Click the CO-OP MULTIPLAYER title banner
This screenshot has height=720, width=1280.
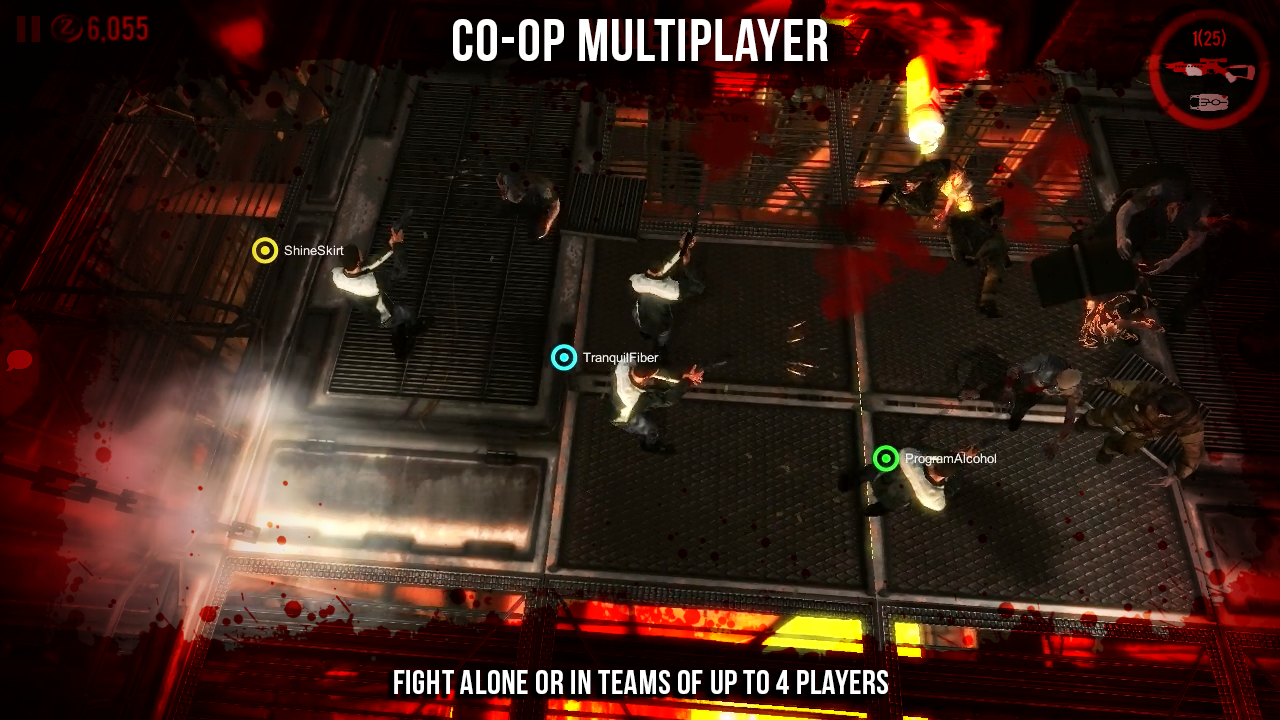[x=639, y=44]
